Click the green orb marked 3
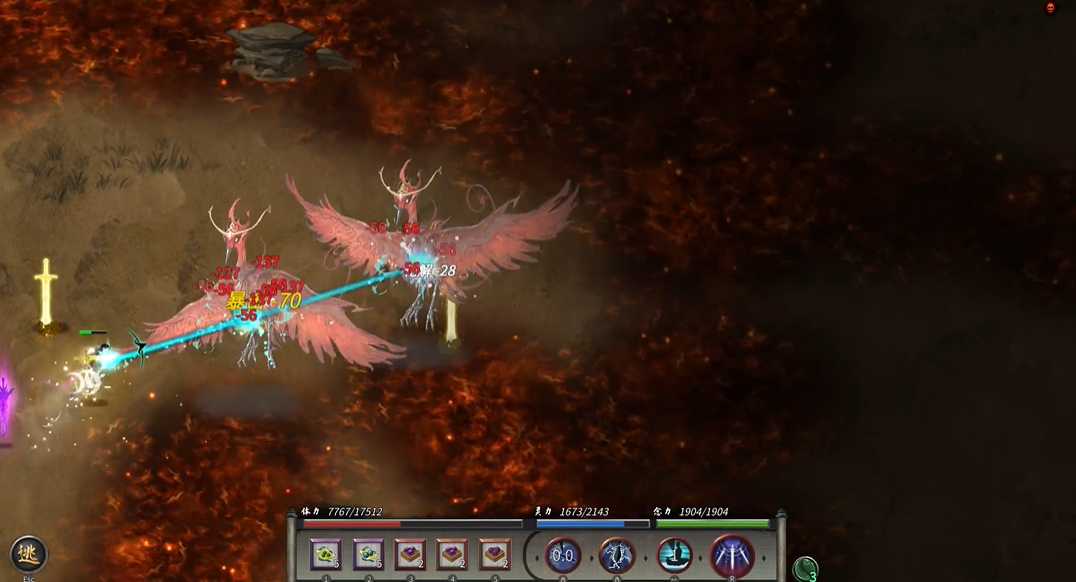 [805, 569]
